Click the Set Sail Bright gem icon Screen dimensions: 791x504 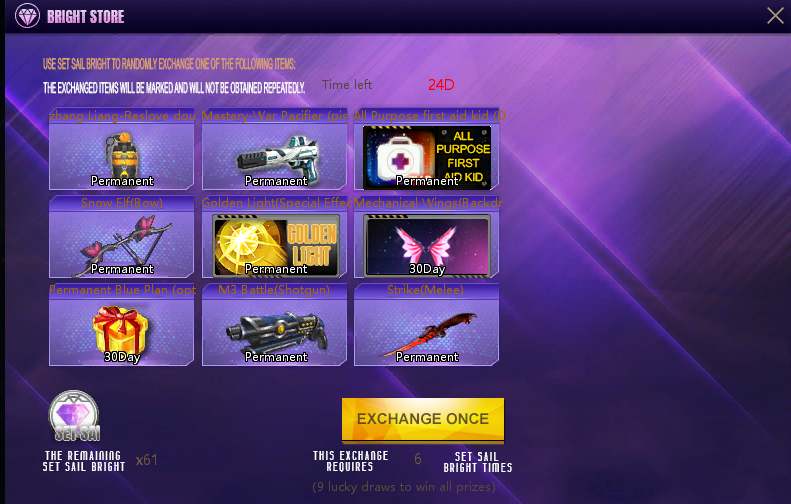point(73,417)
